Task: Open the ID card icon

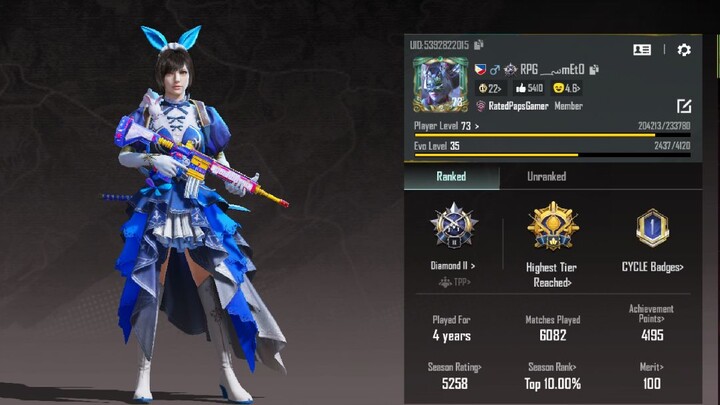Action: click(x=642, y=49)
